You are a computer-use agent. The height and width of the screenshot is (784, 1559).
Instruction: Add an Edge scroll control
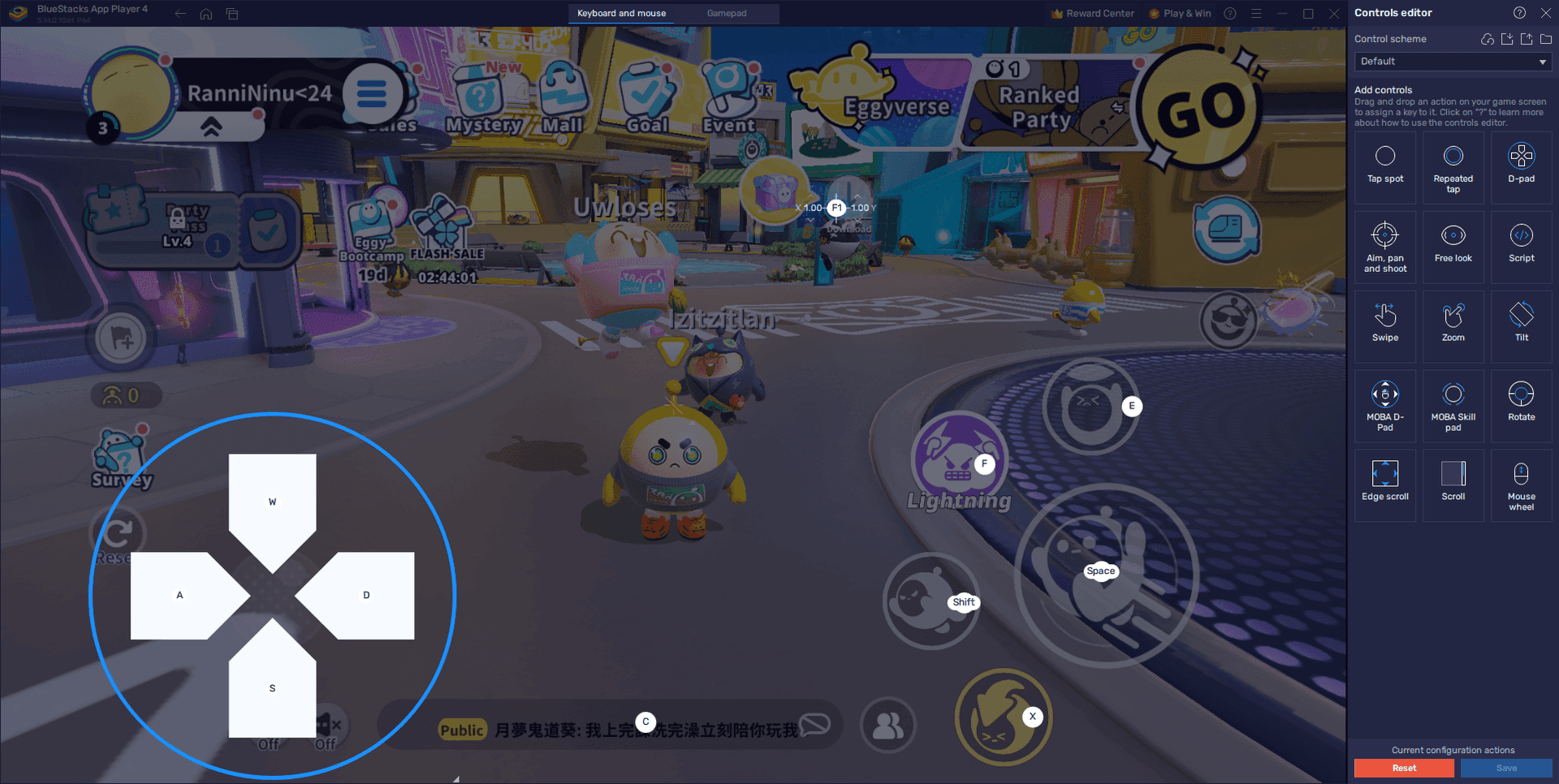coord(1384,485)
